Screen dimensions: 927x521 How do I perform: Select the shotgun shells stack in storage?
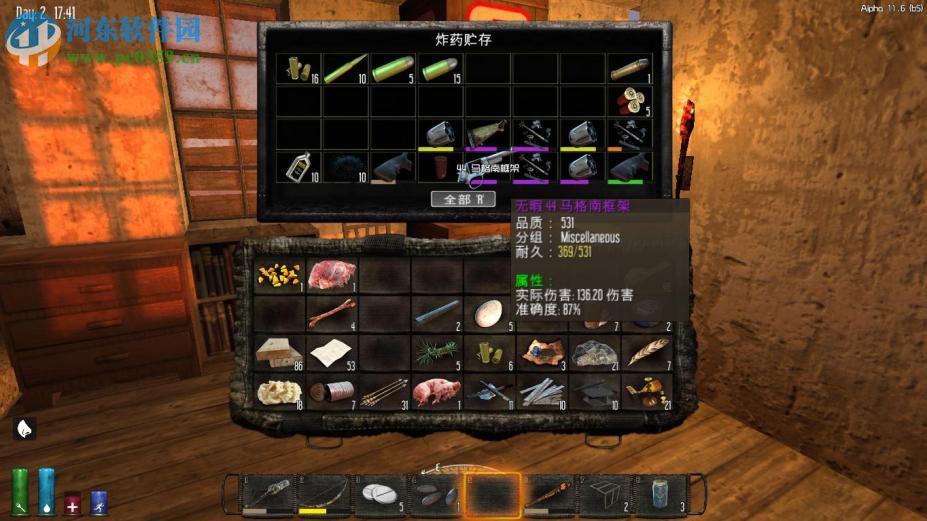point(630,101)
